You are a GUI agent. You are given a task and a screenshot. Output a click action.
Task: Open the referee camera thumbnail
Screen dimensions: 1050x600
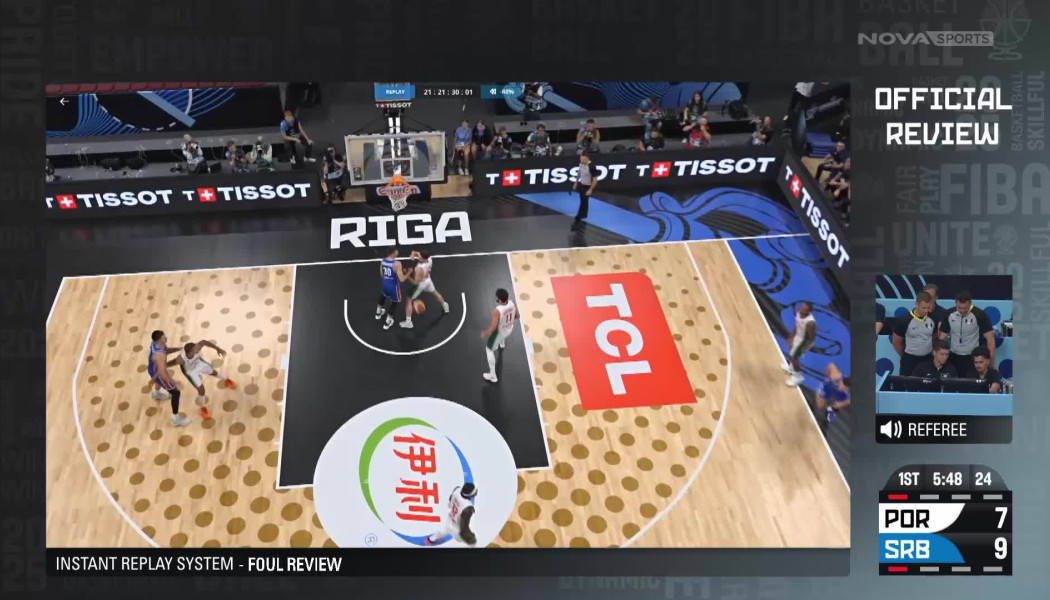coord(943,345)
